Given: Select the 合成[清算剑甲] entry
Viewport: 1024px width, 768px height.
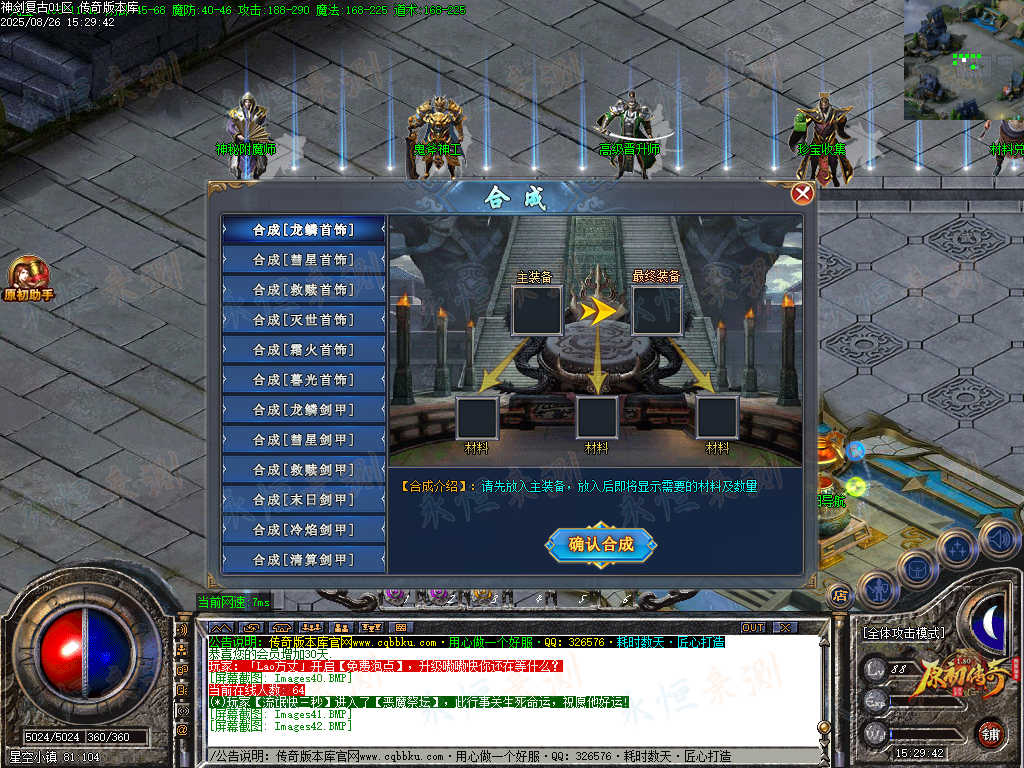Looking at the screenshot, I should 303,559.
